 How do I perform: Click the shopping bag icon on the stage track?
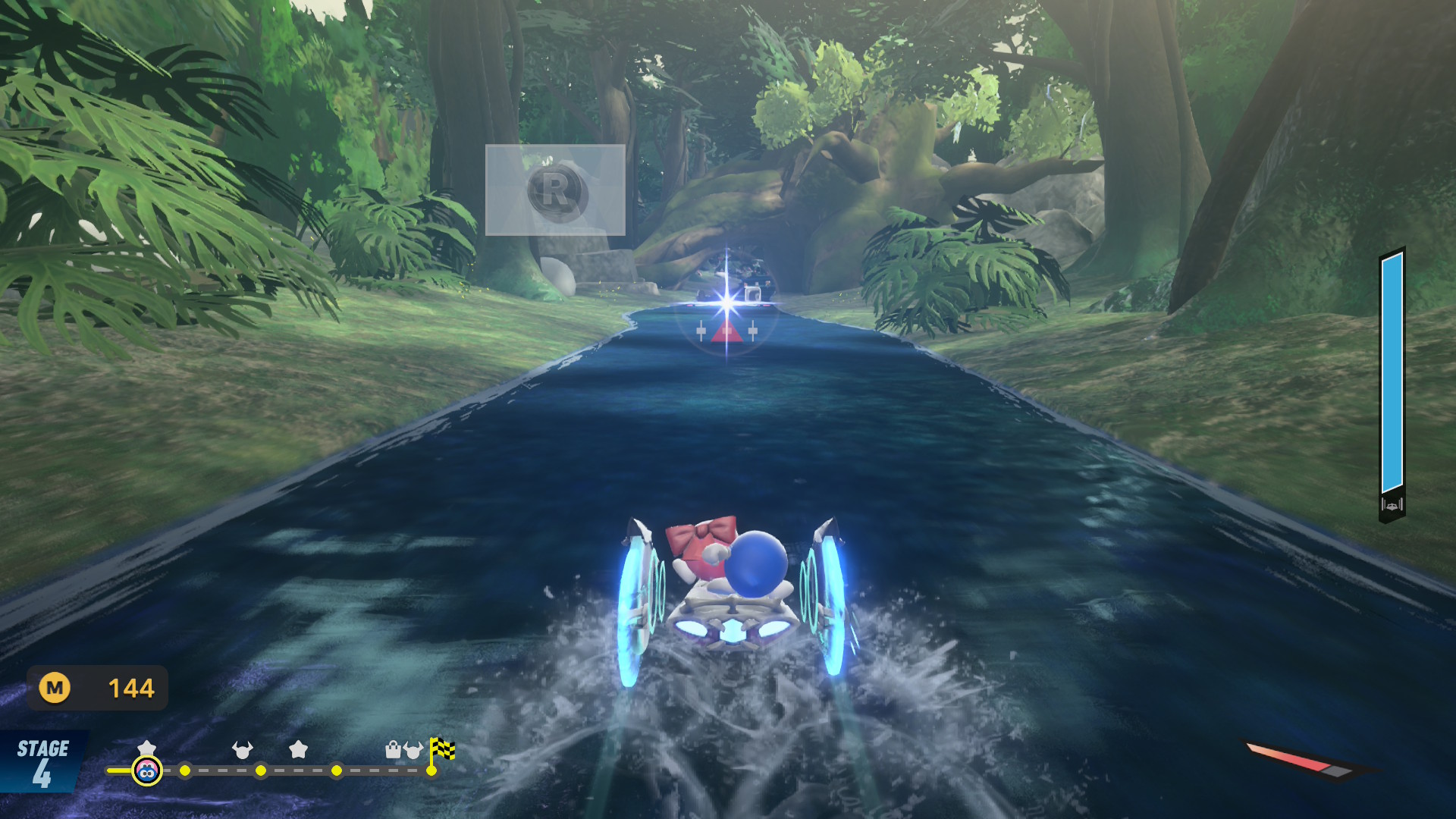coord(393,750)
